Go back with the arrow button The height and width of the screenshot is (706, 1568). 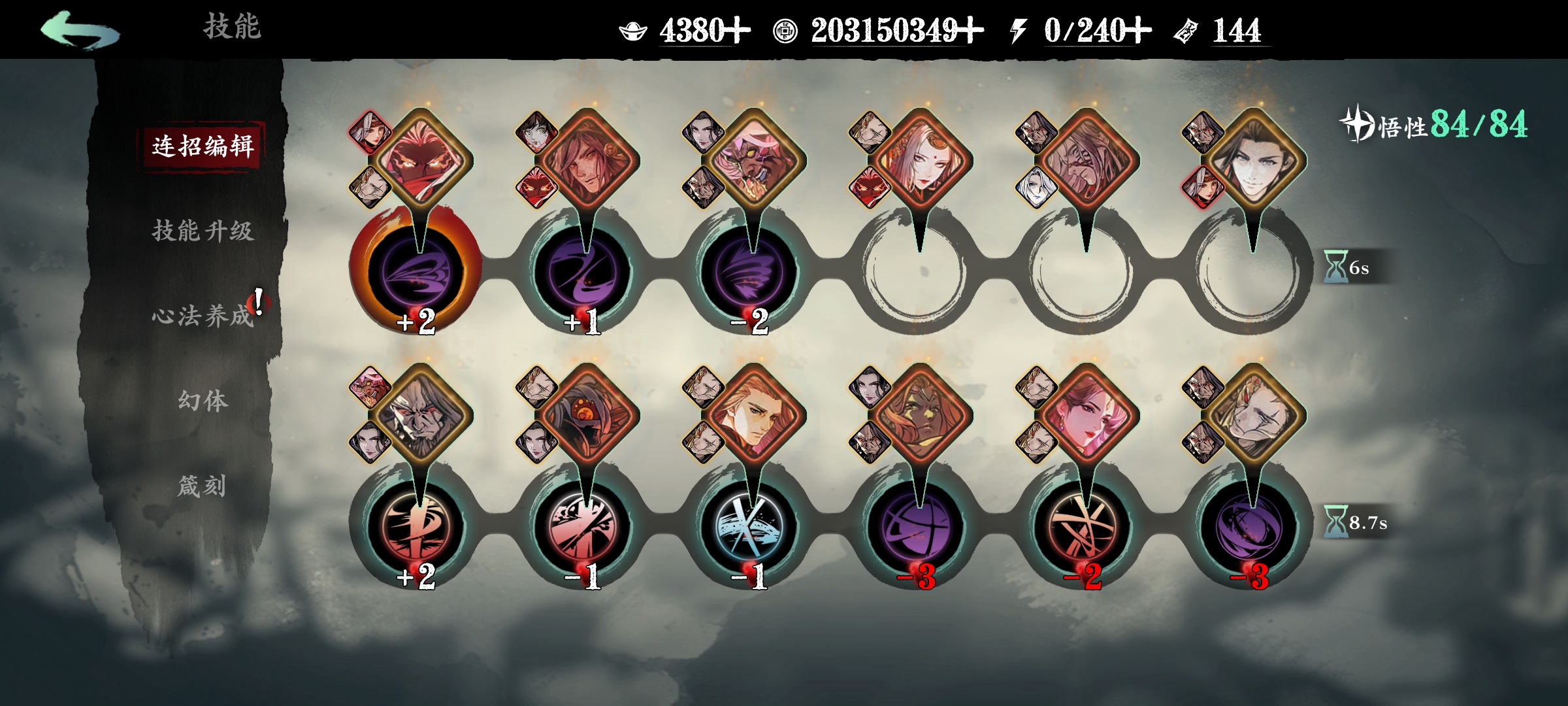tap(80, 30)
